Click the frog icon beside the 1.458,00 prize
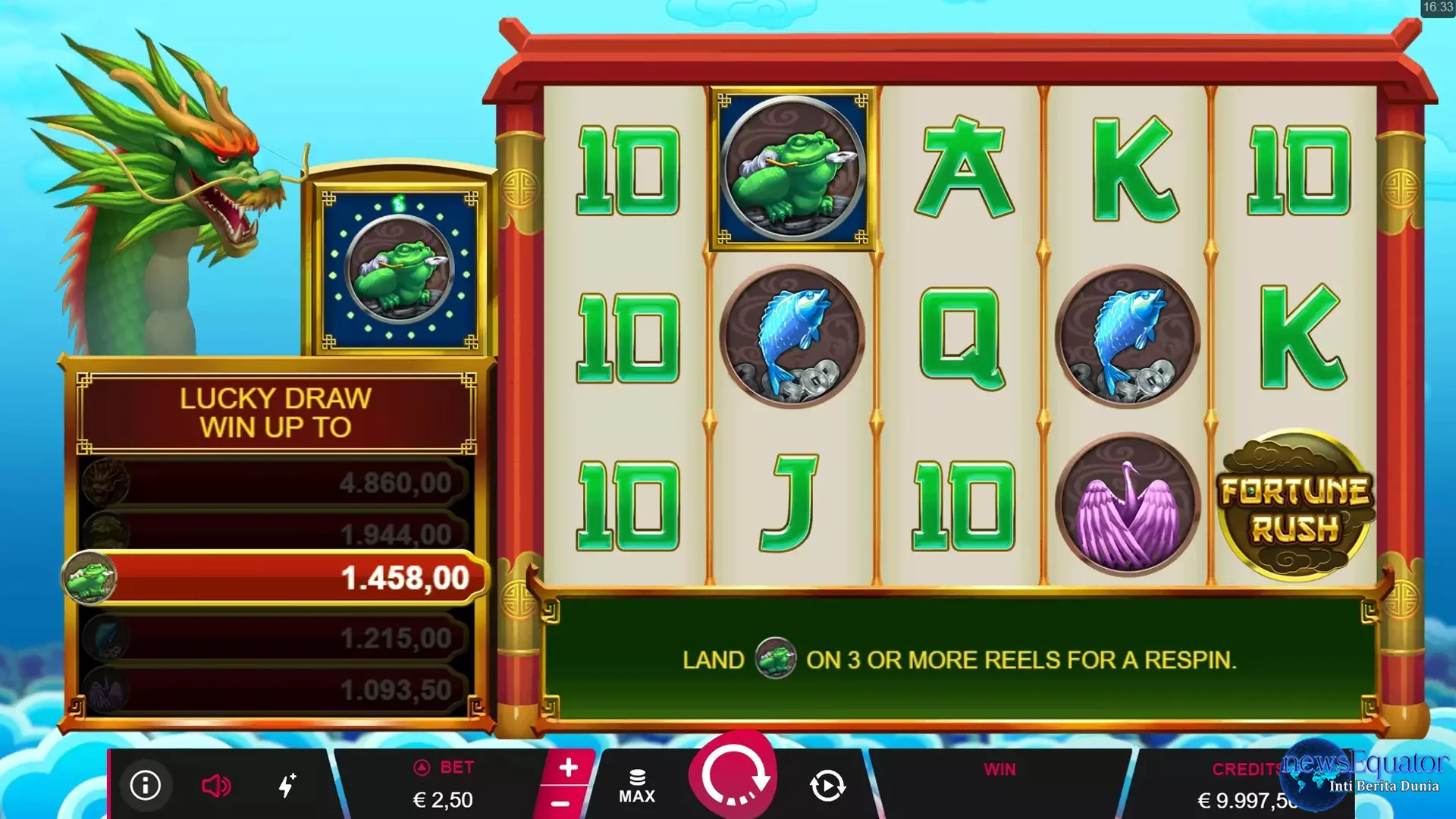Screen dimensions: 1456x819 tap(93, 576)
